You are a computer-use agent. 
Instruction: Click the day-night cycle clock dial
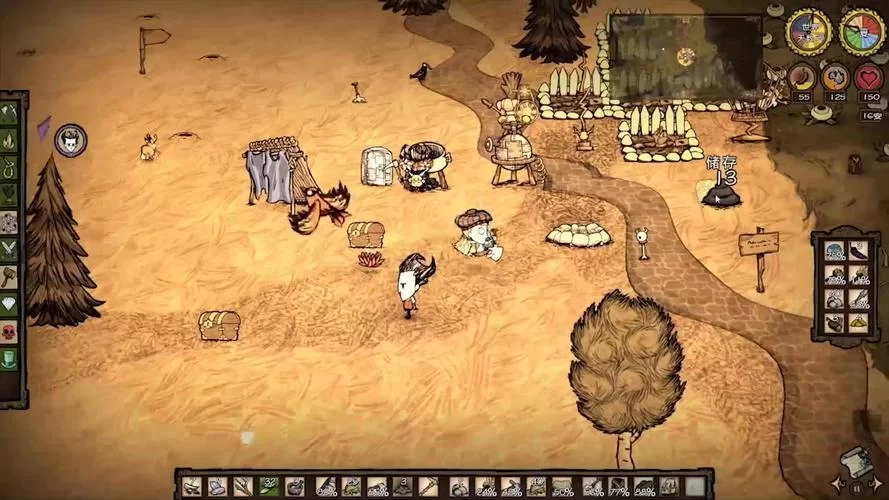point(808,31)
